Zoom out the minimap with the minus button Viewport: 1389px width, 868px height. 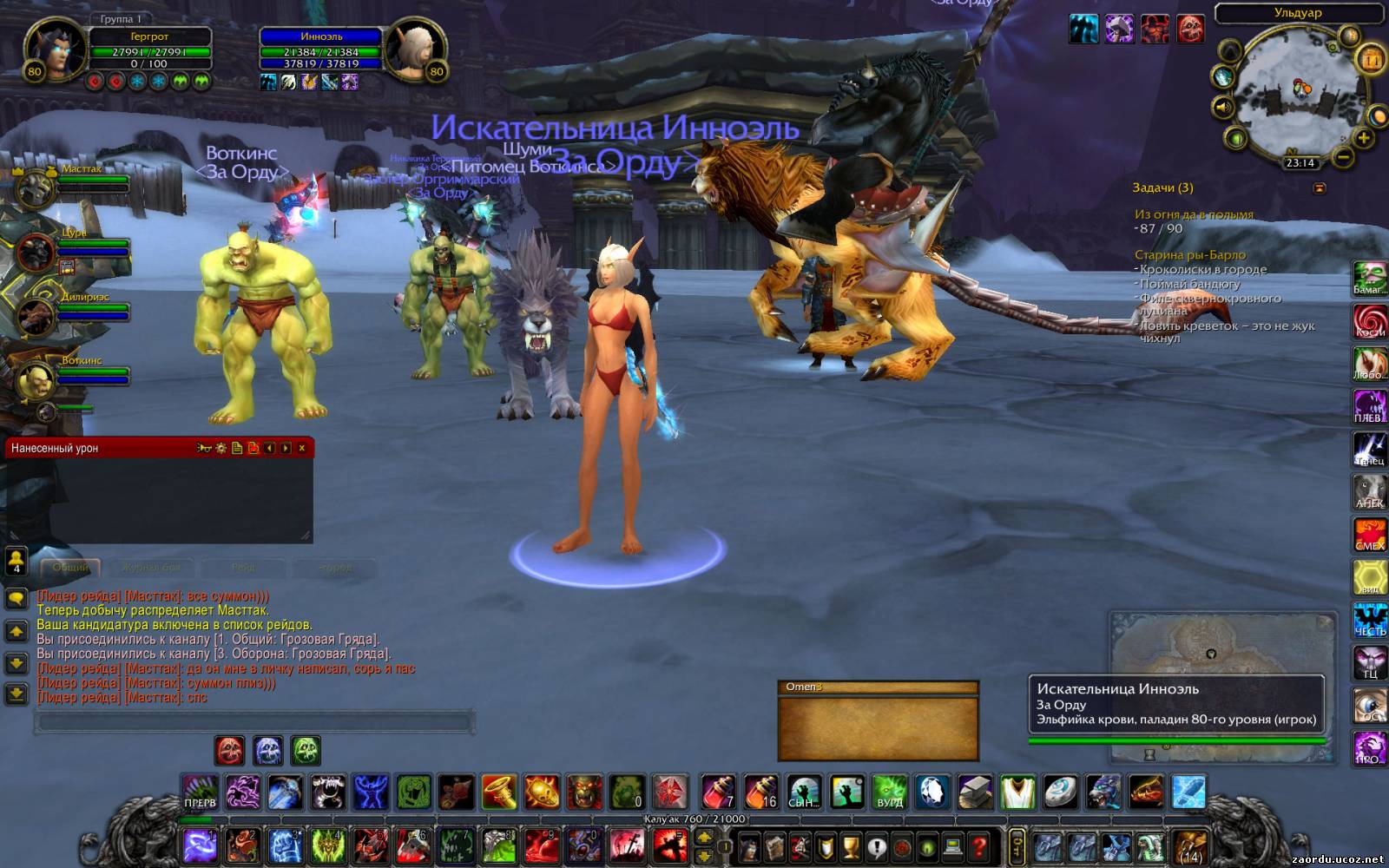[x=1343, y=157]
